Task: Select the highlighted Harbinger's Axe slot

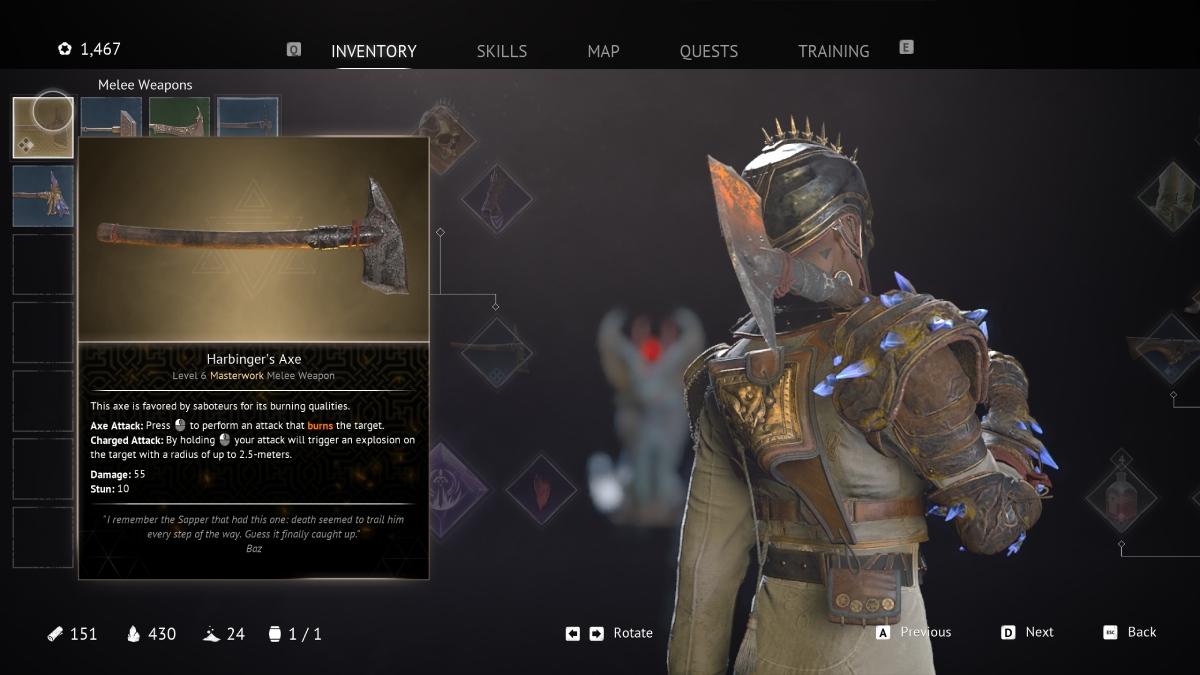Action: point(43,127)
